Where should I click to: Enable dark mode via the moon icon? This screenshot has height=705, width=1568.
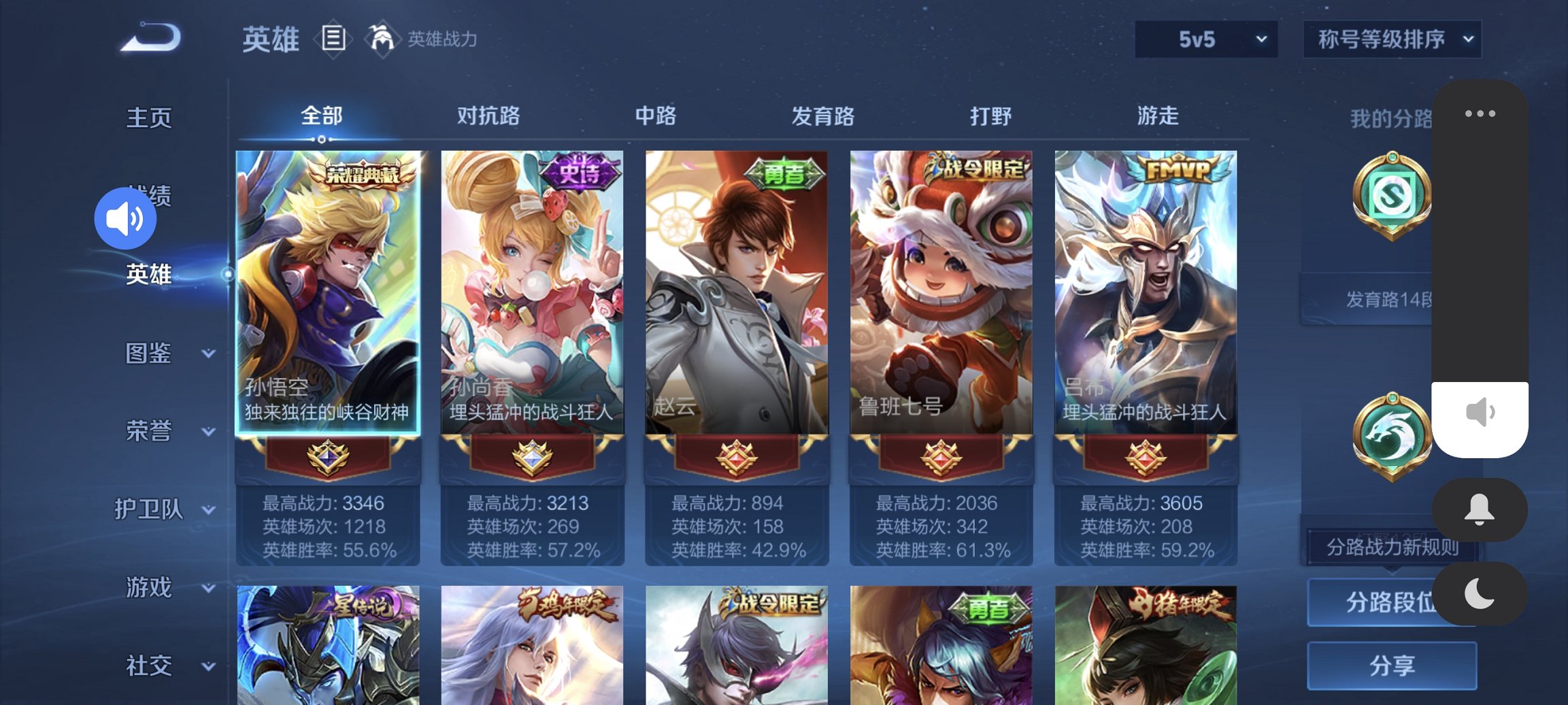(1479, 594)
